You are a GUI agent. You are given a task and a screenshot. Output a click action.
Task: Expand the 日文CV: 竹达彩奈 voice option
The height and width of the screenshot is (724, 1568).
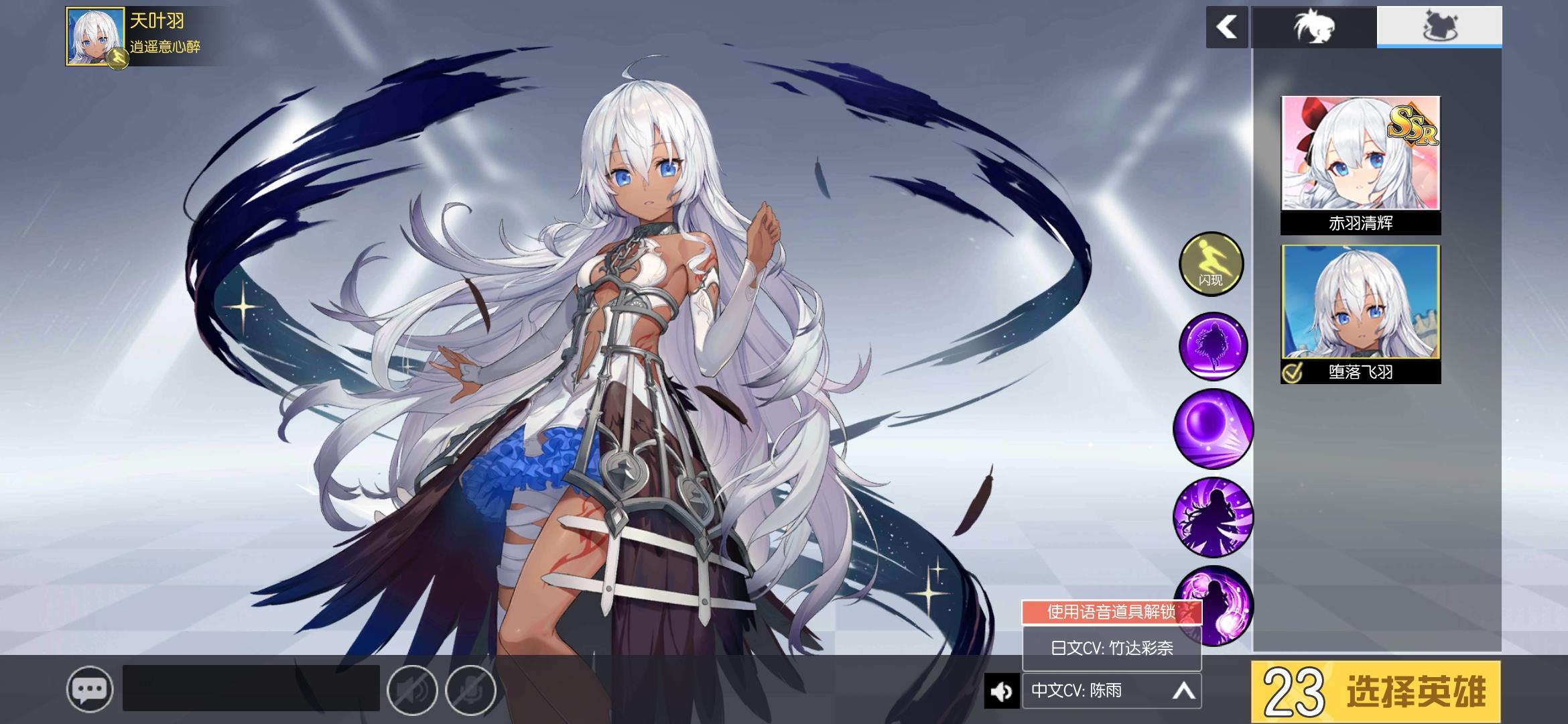point(1112,648)
